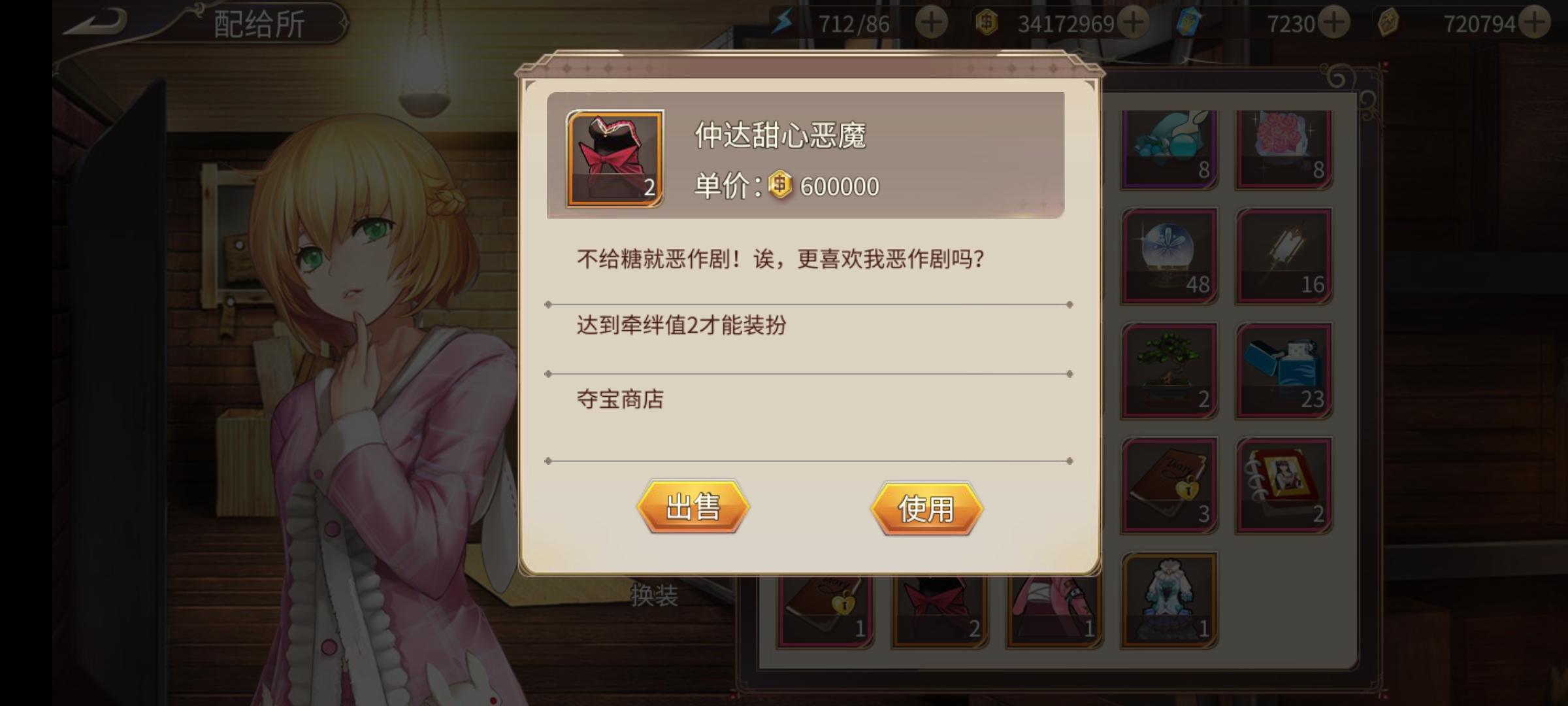Select the photo album item in inventory
Viewport: 1568px width, 706px height.
[x=1284, y=484]
